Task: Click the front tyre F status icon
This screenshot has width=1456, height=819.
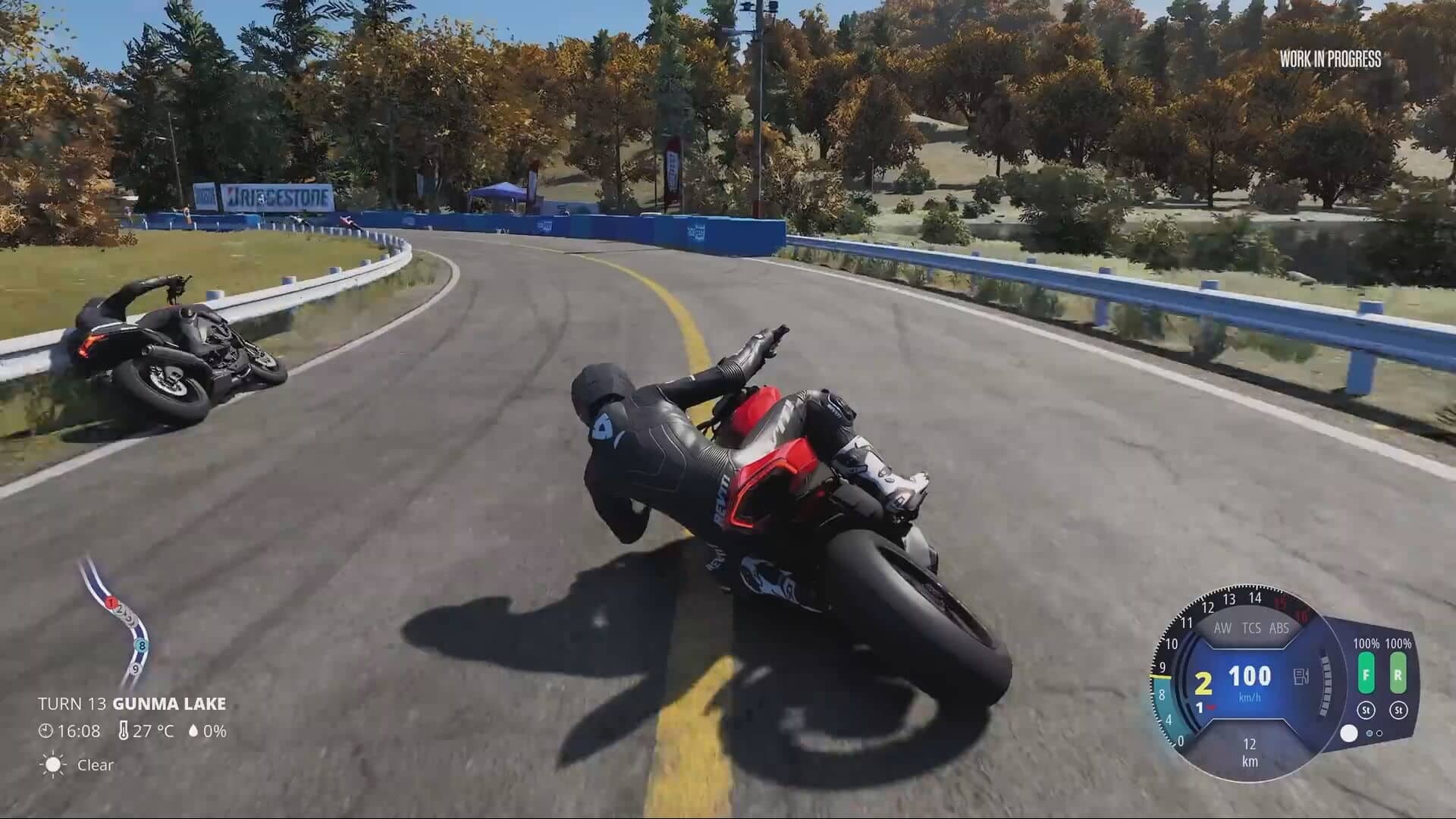Action: [1367, 674]
